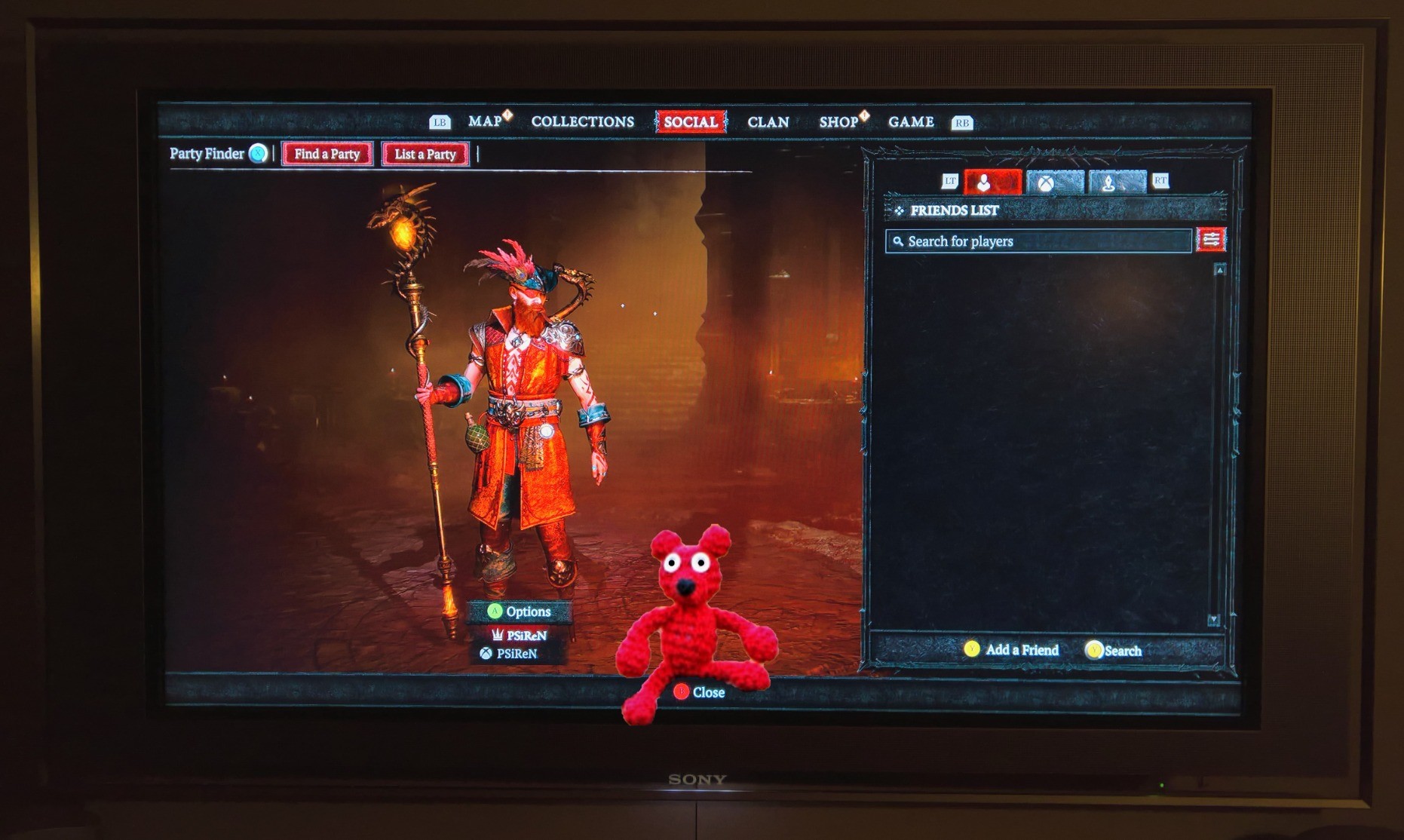1404x840 pixels.
Task: Click Search at the friends panel bottom
Action: (x=1114, y=651)
